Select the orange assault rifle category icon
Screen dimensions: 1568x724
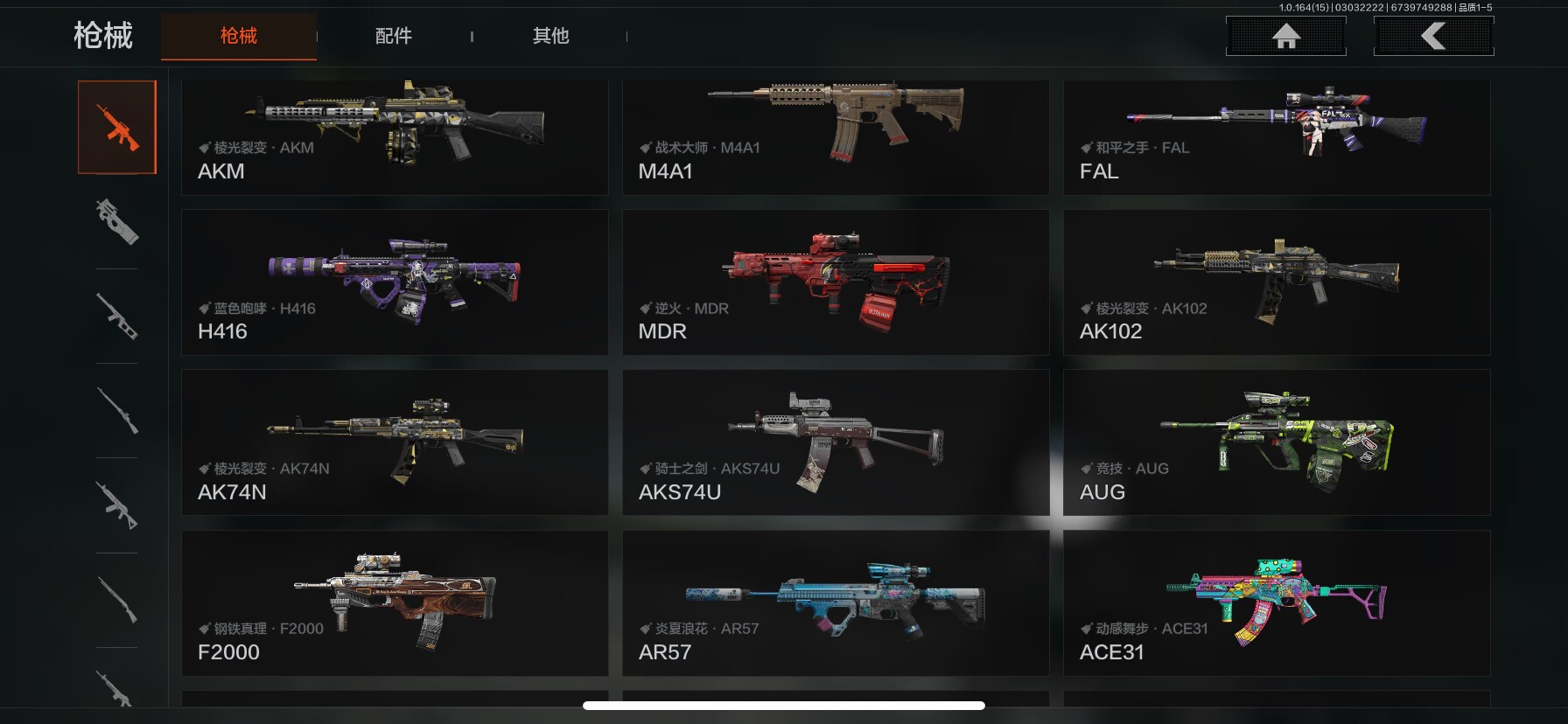pos(117,128)
